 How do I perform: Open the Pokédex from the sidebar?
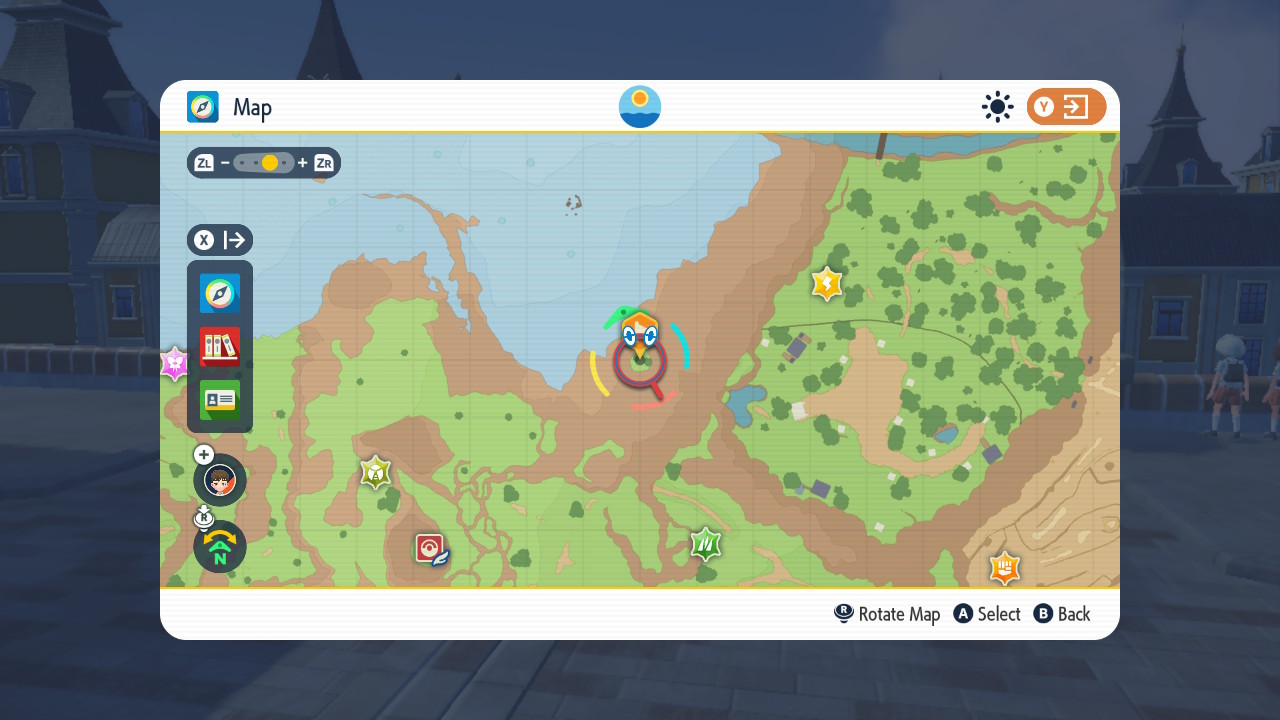point(220,346)
